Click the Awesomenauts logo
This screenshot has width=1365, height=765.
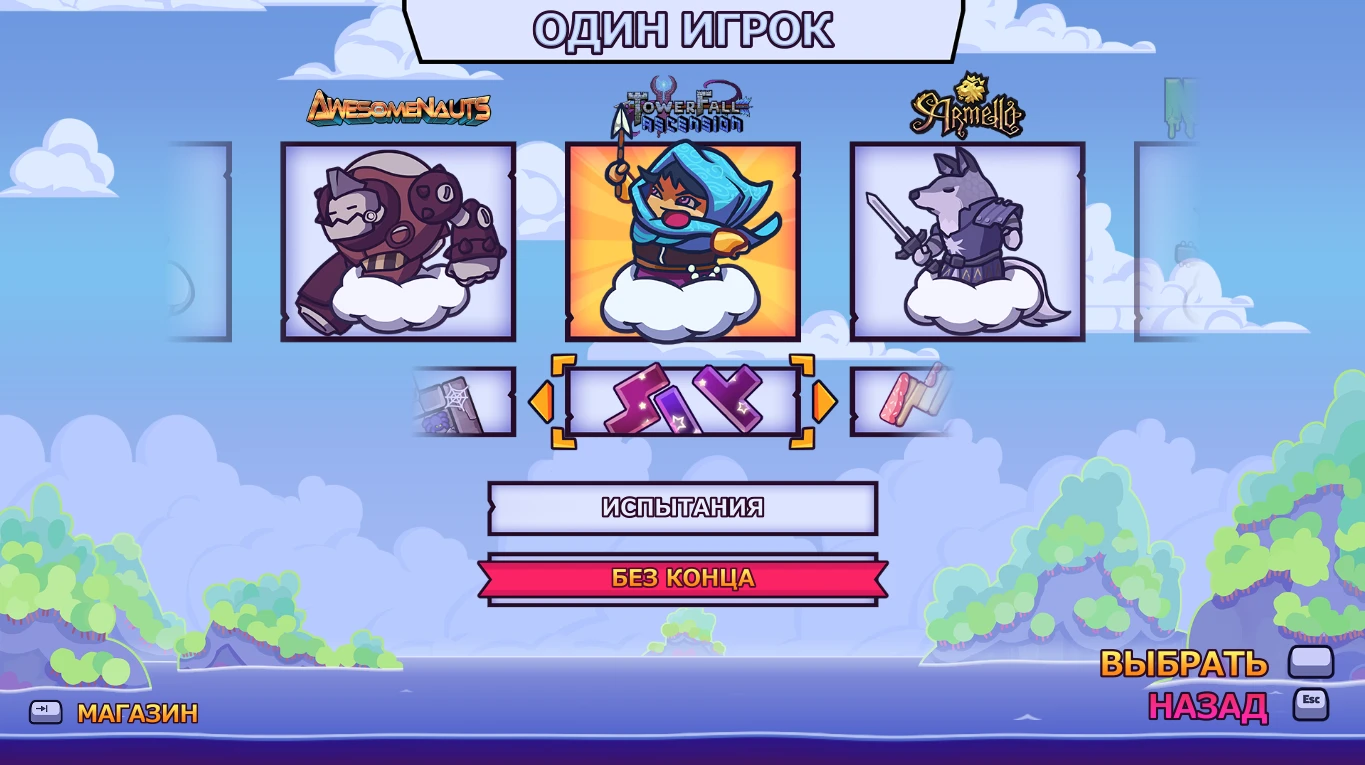click(398, 109)
